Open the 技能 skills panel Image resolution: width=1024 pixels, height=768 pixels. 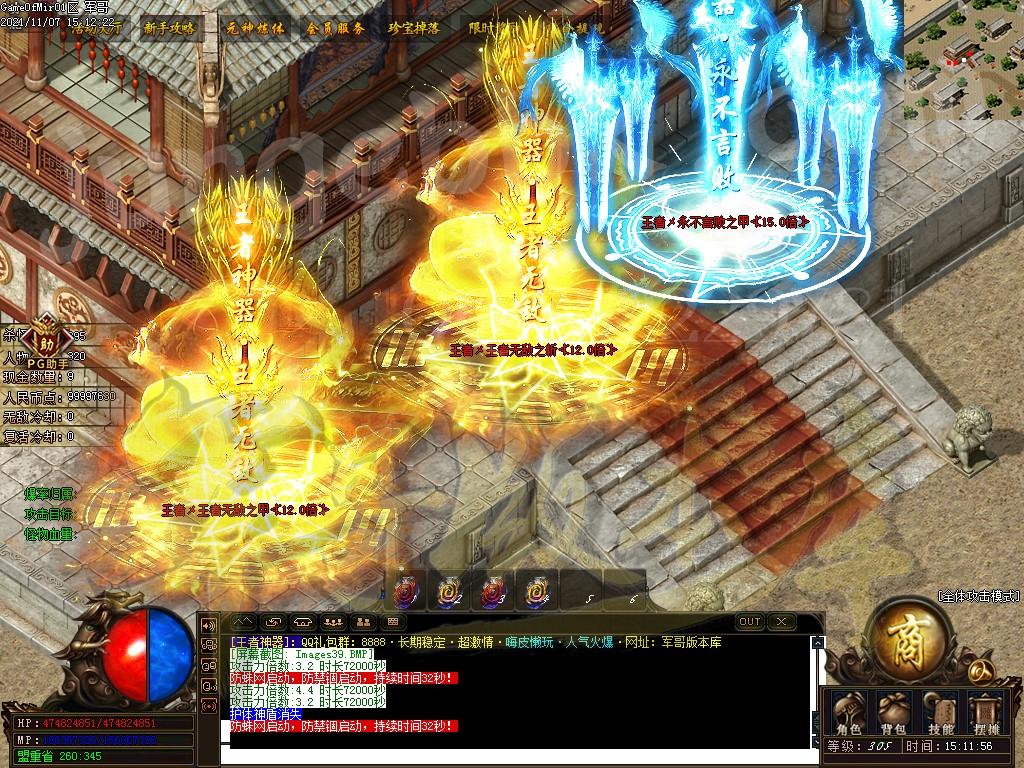(941, 711)
